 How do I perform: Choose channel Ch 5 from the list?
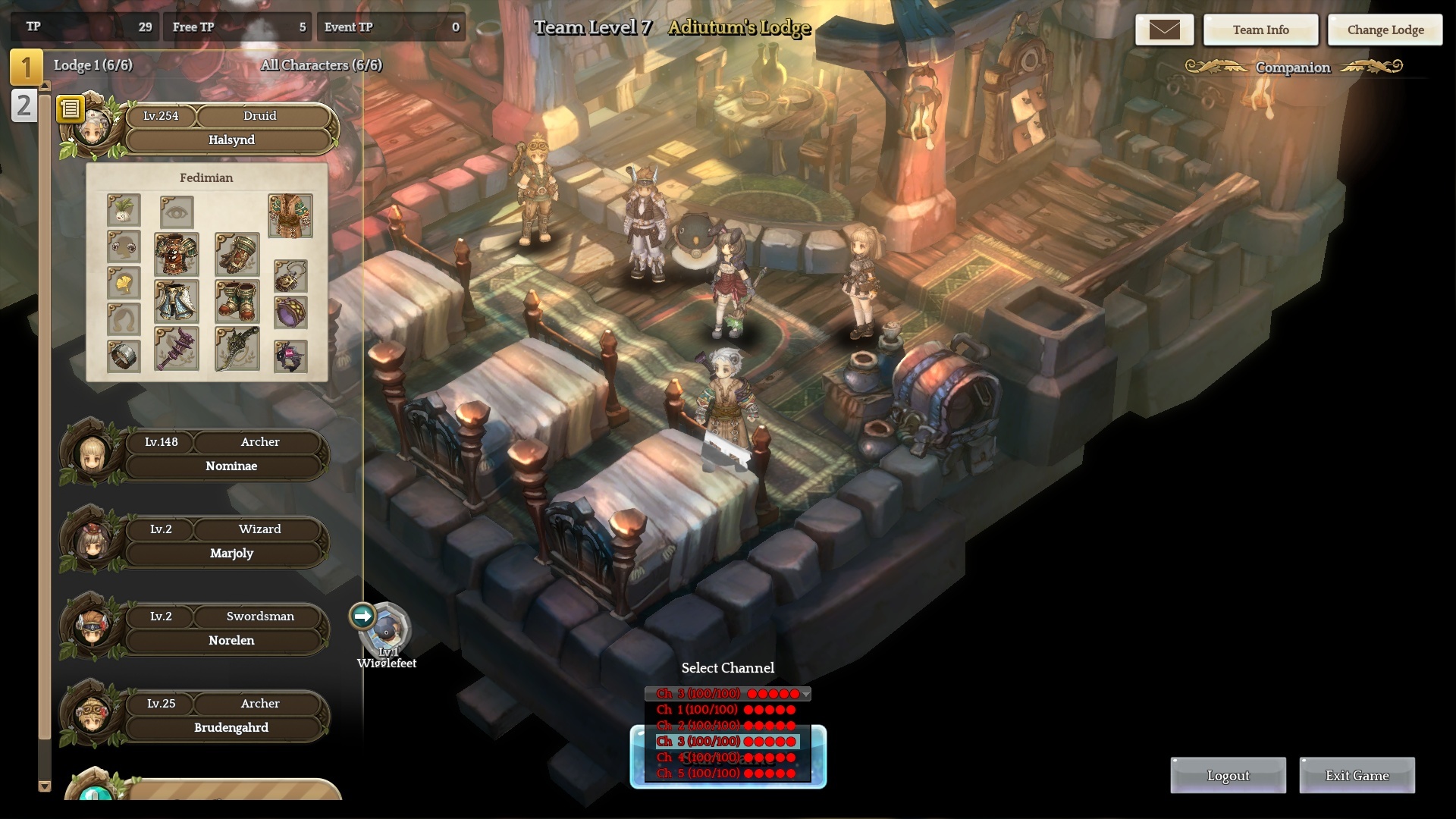pos(726,773)
